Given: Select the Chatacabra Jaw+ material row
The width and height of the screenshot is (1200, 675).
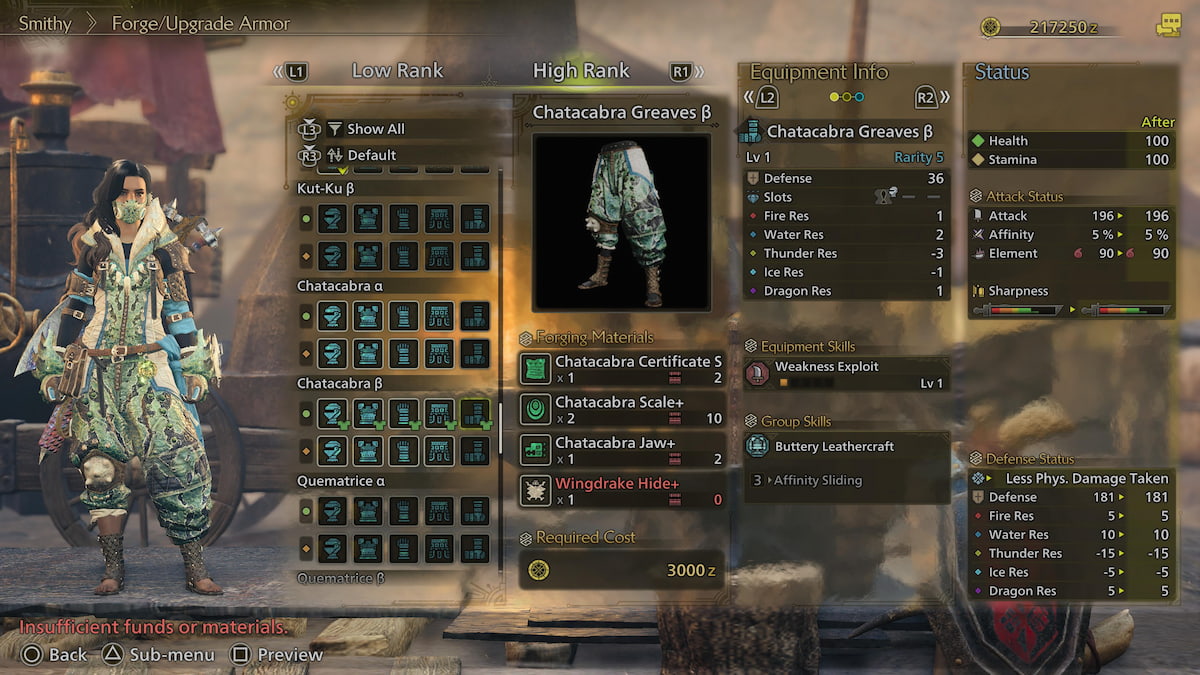Looking at the screenshot, I should coord(622,451).
